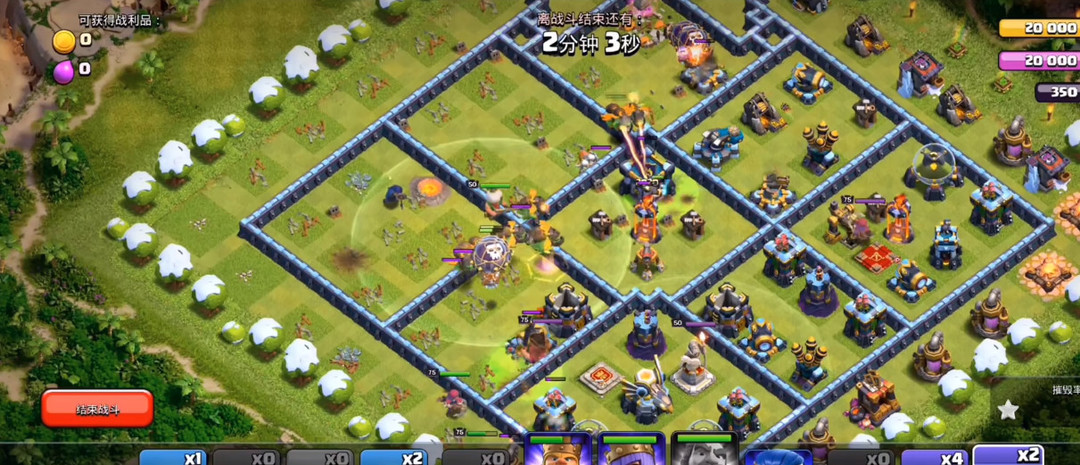The height and width of the screenshot is (465, 1080).
Task: Click the red End Battle button
Action: [97, 408]
